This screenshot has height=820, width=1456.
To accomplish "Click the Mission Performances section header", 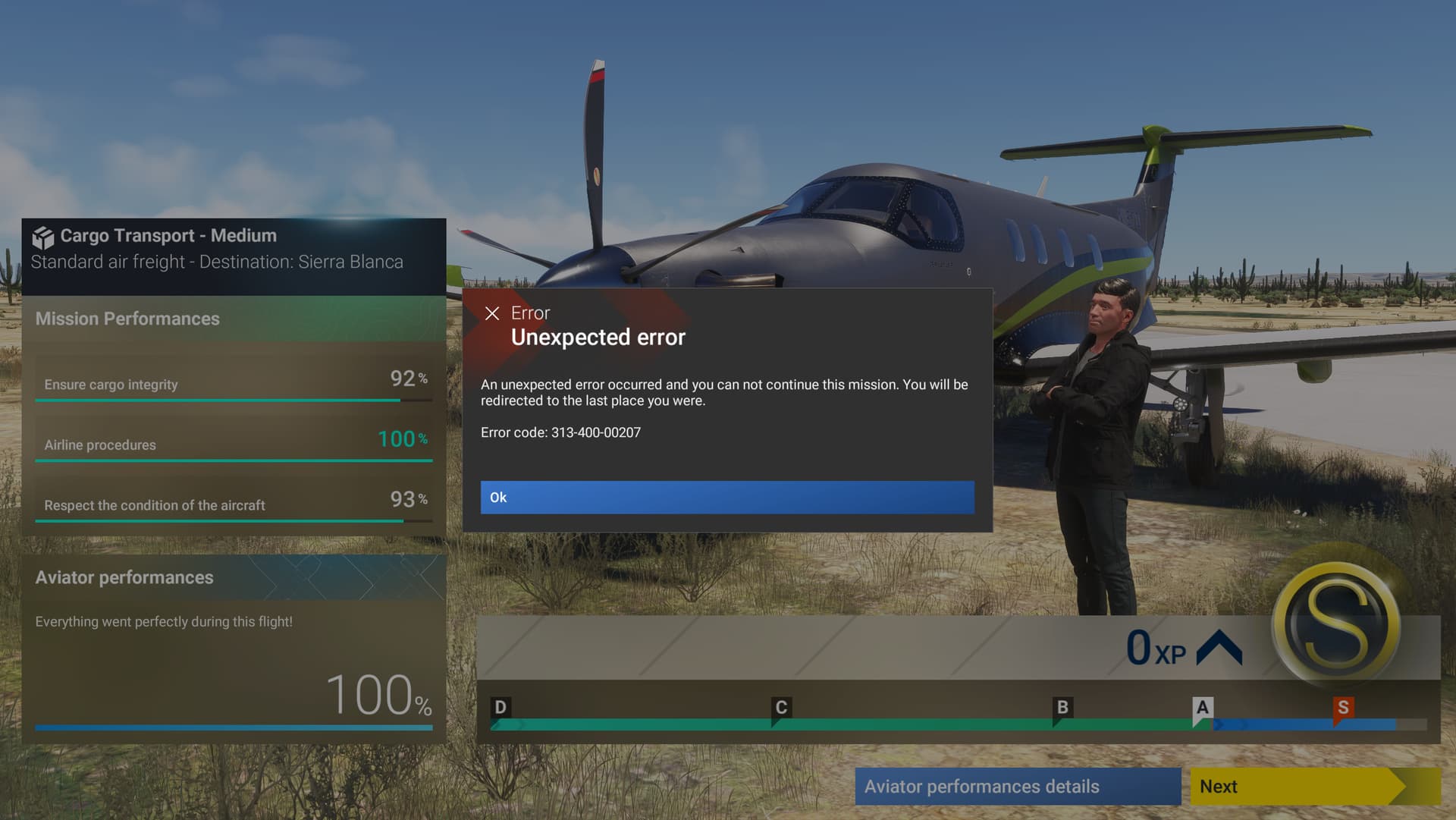I will click(127, 319).
